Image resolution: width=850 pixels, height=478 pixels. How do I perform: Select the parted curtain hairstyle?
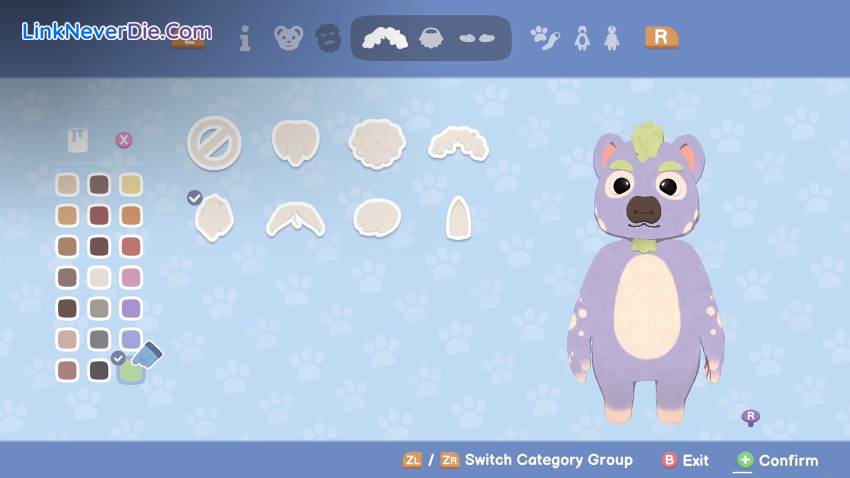(295, 217)
